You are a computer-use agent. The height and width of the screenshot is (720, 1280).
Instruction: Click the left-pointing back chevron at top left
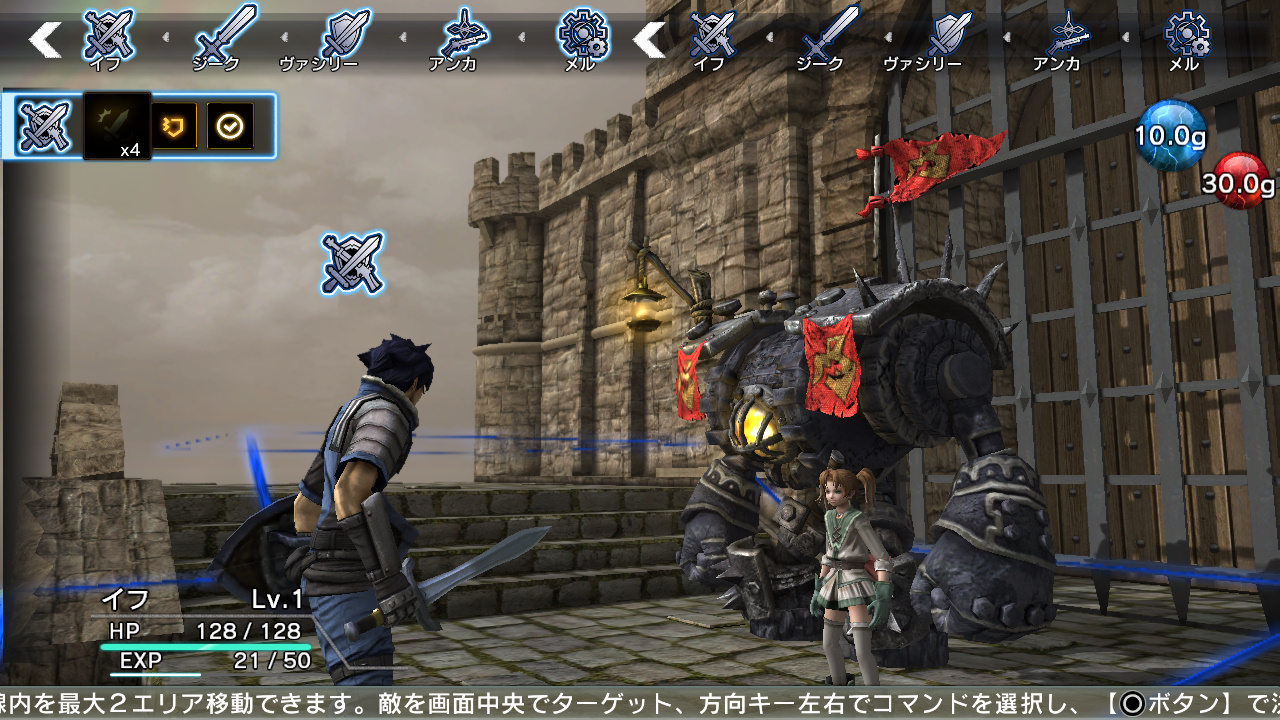coord(42,40)
